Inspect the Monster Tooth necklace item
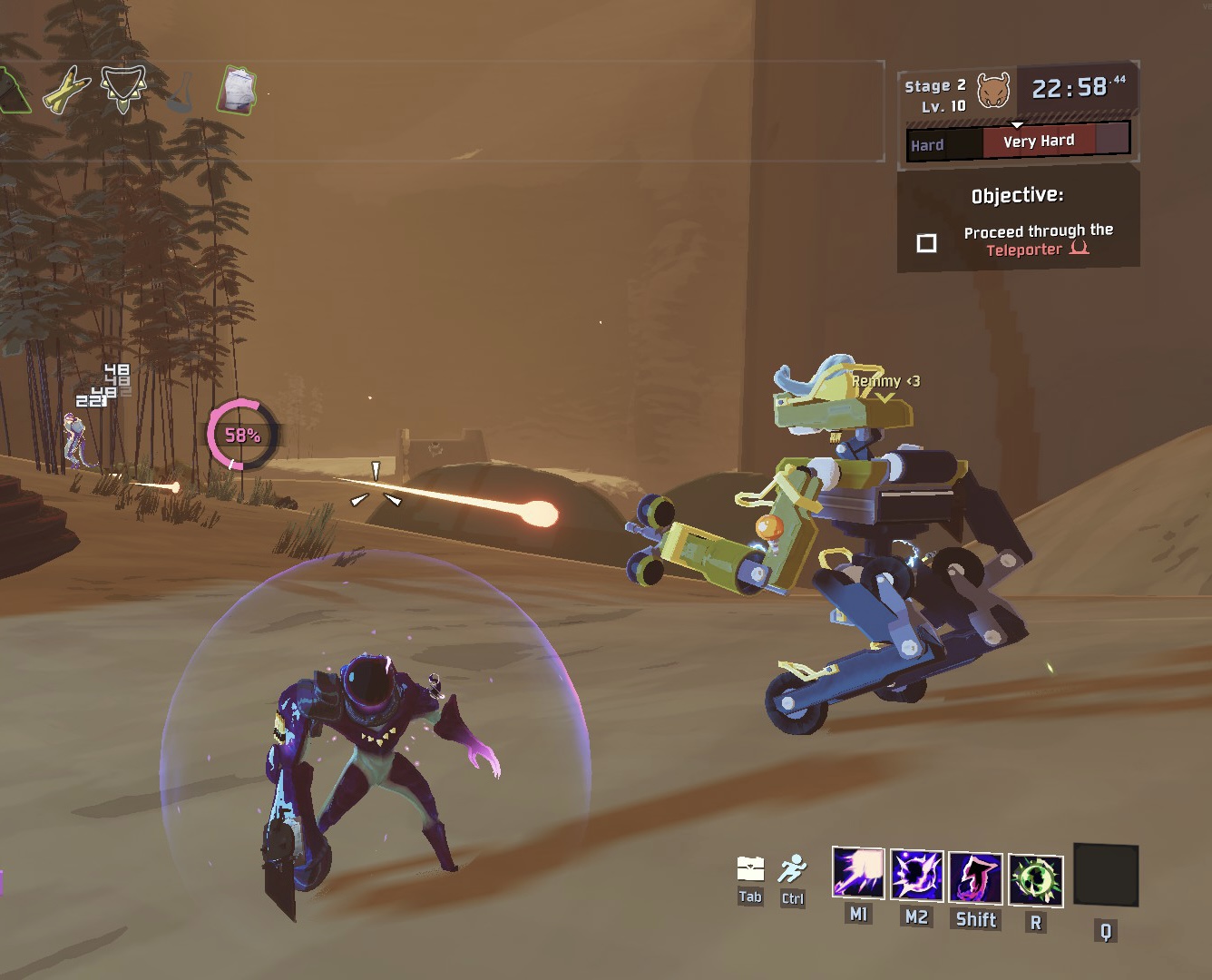 point(122,89)
